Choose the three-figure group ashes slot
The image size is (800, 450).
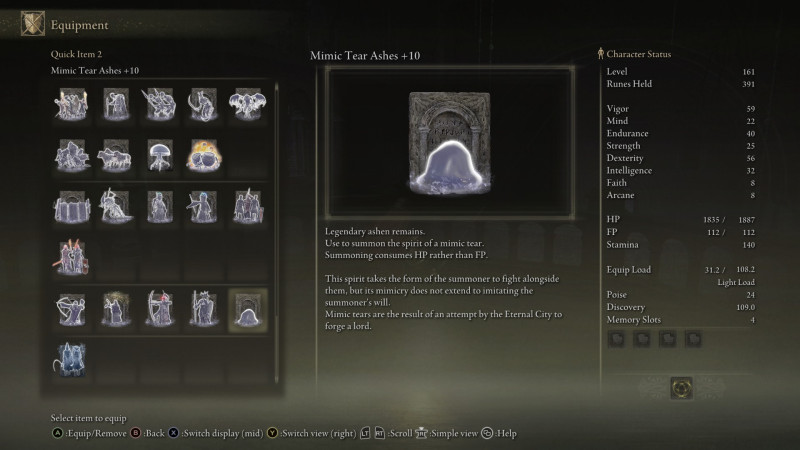click(x=247, y=207)
